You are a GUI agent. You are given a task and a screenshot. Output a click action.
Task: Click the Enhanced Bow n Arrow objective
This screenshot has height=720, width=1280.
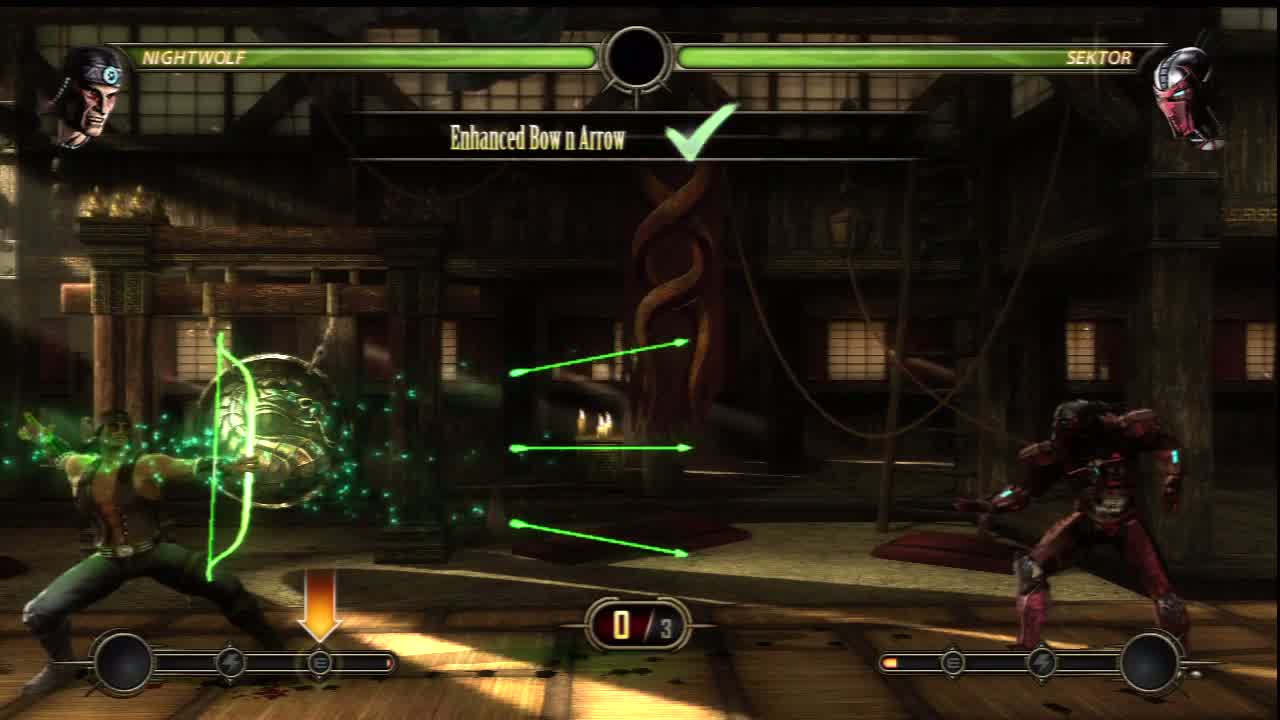pyautogui.click(x=537, y=138)
